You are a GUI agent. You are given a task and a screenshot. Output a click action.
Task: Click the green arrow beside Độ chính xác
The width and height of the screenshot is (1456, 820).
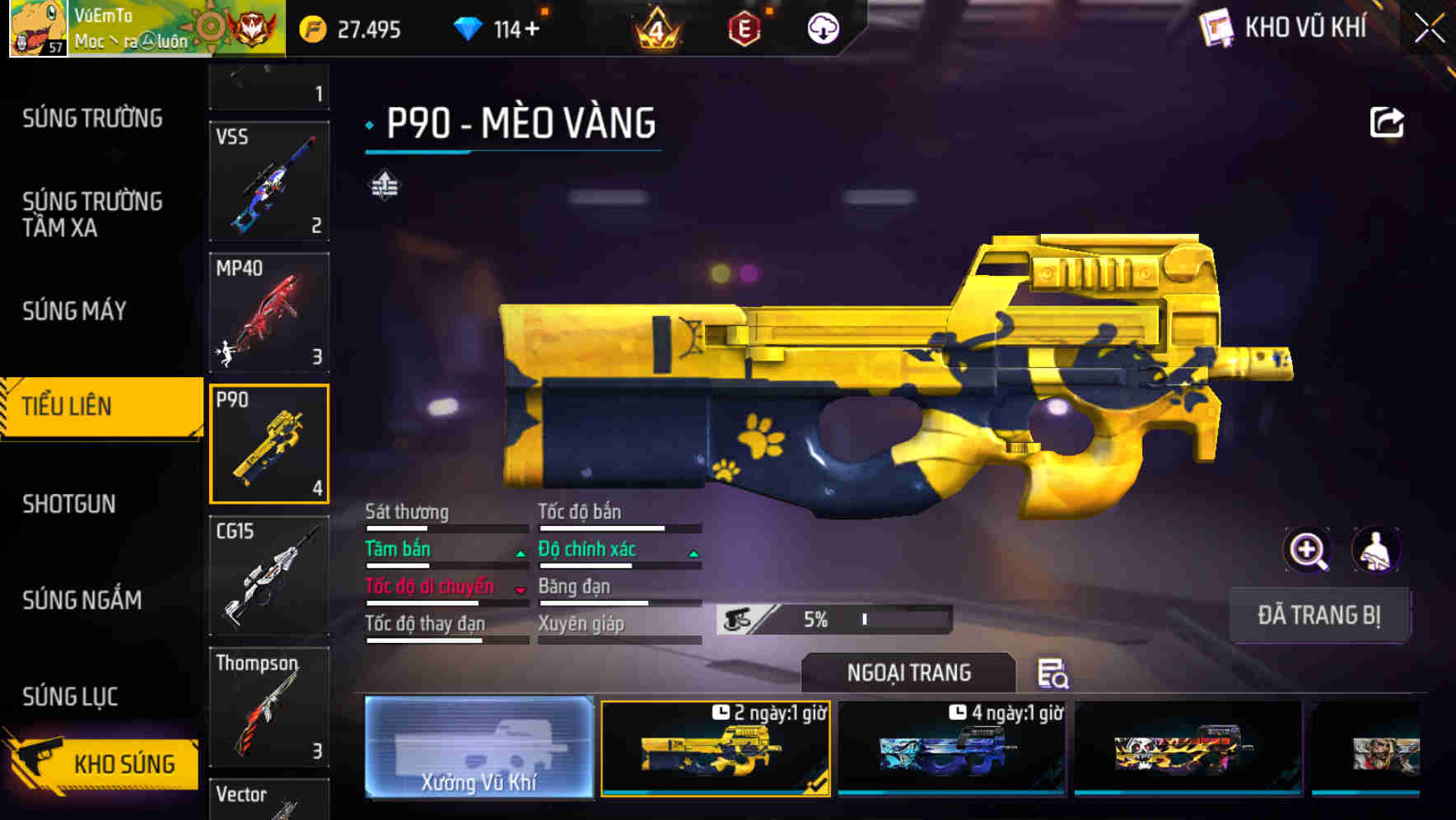[x=694, y=554]
